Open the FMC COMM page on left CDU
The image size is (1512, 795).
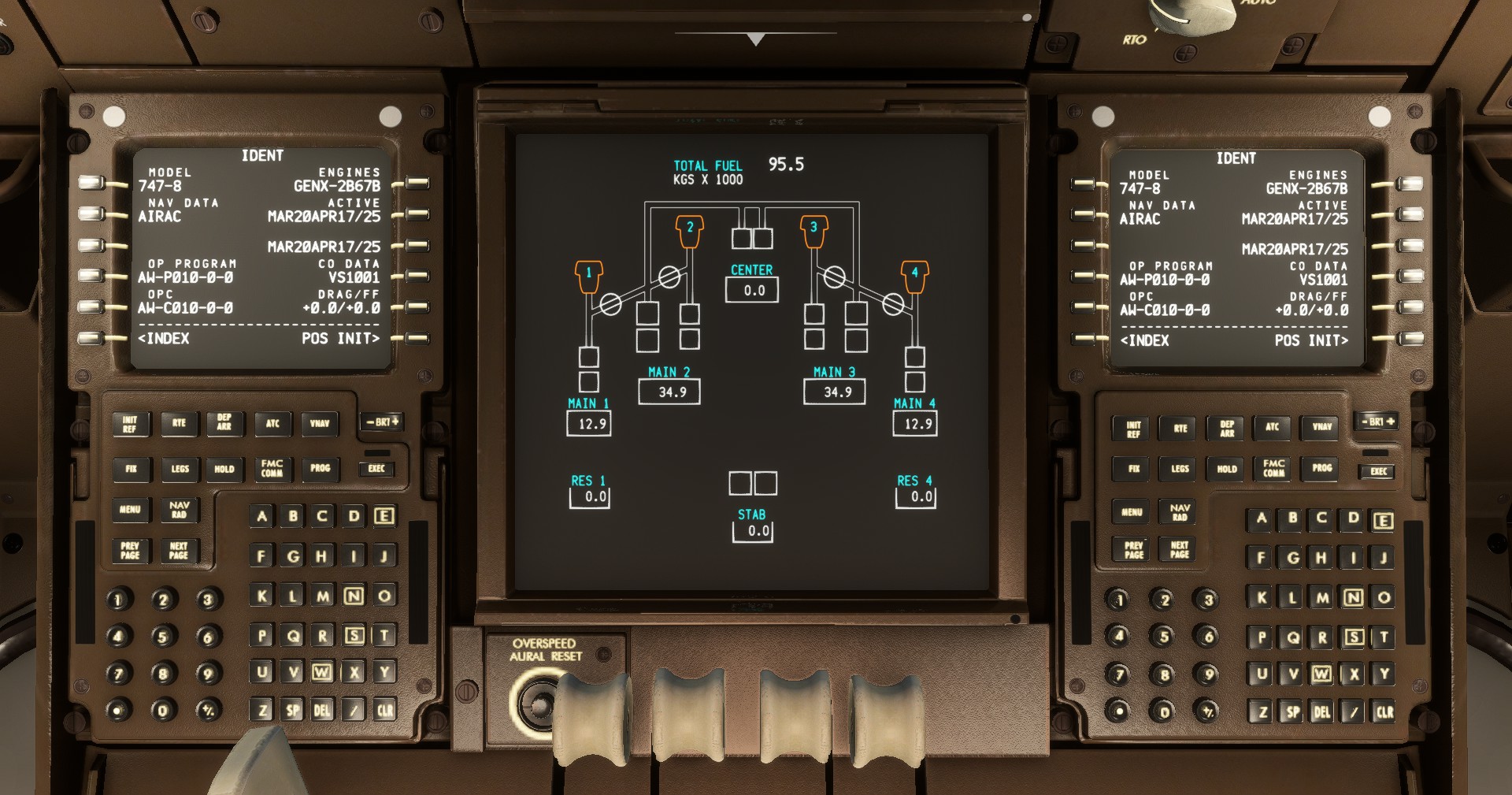point(272,469)
